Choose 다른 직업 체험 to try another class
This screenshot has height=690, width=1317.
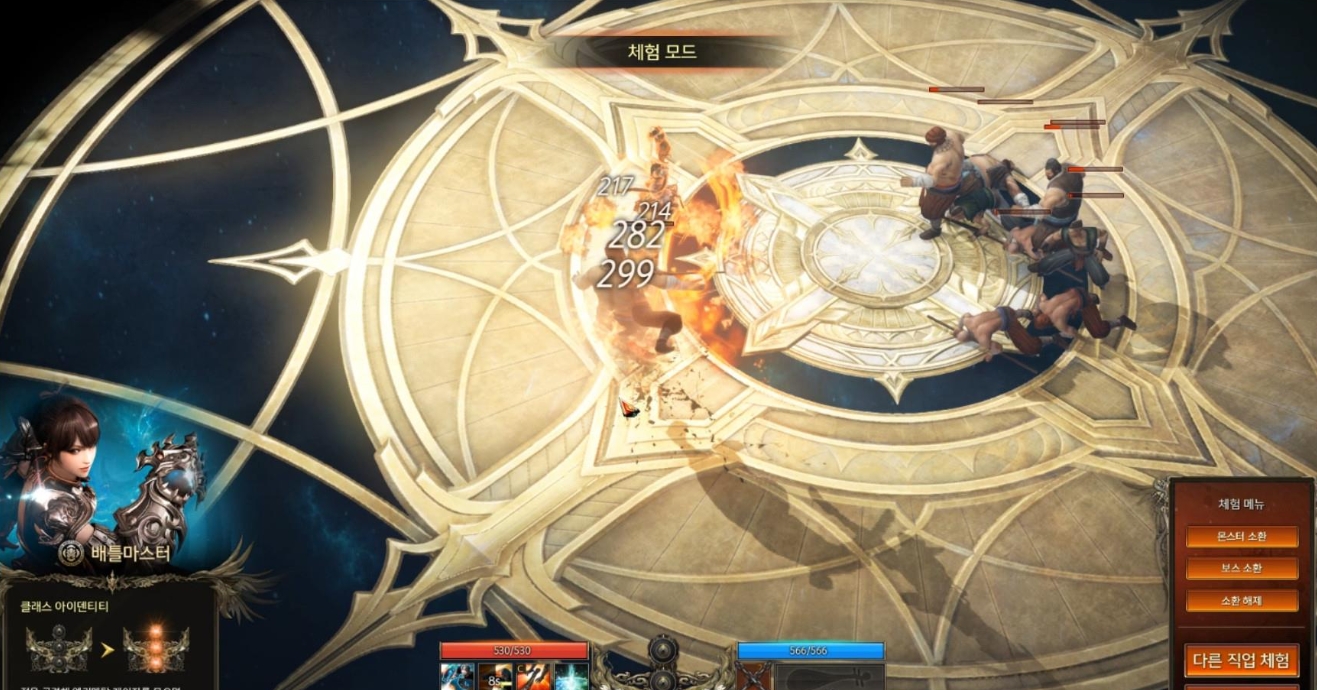[1241, 660]
